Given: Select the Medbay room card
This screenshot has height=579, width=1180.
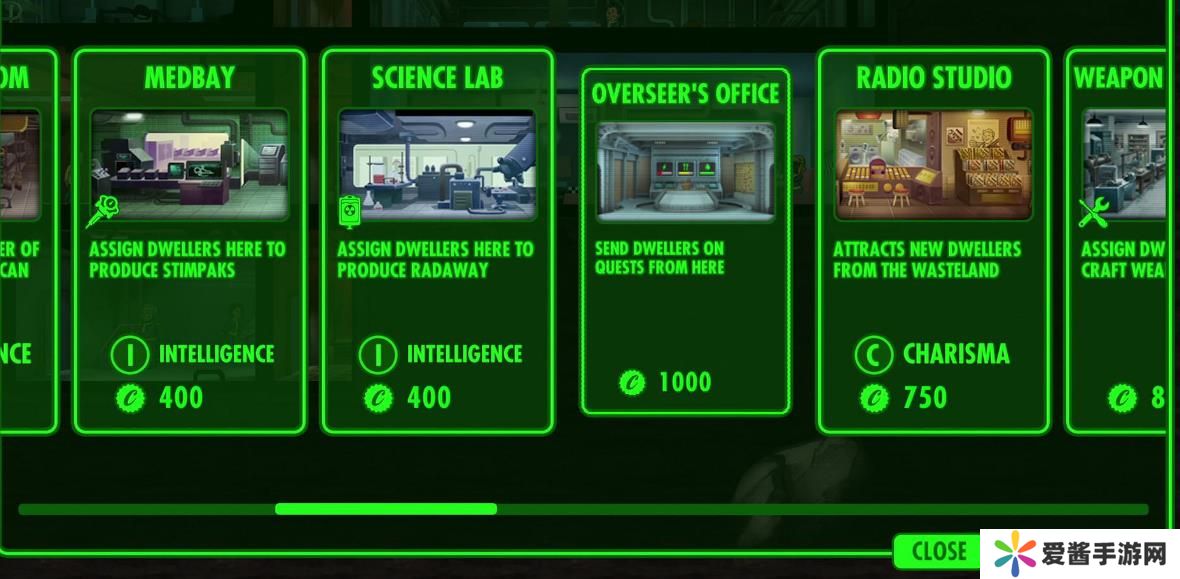Looking at the screenshot, I should 189,241.
